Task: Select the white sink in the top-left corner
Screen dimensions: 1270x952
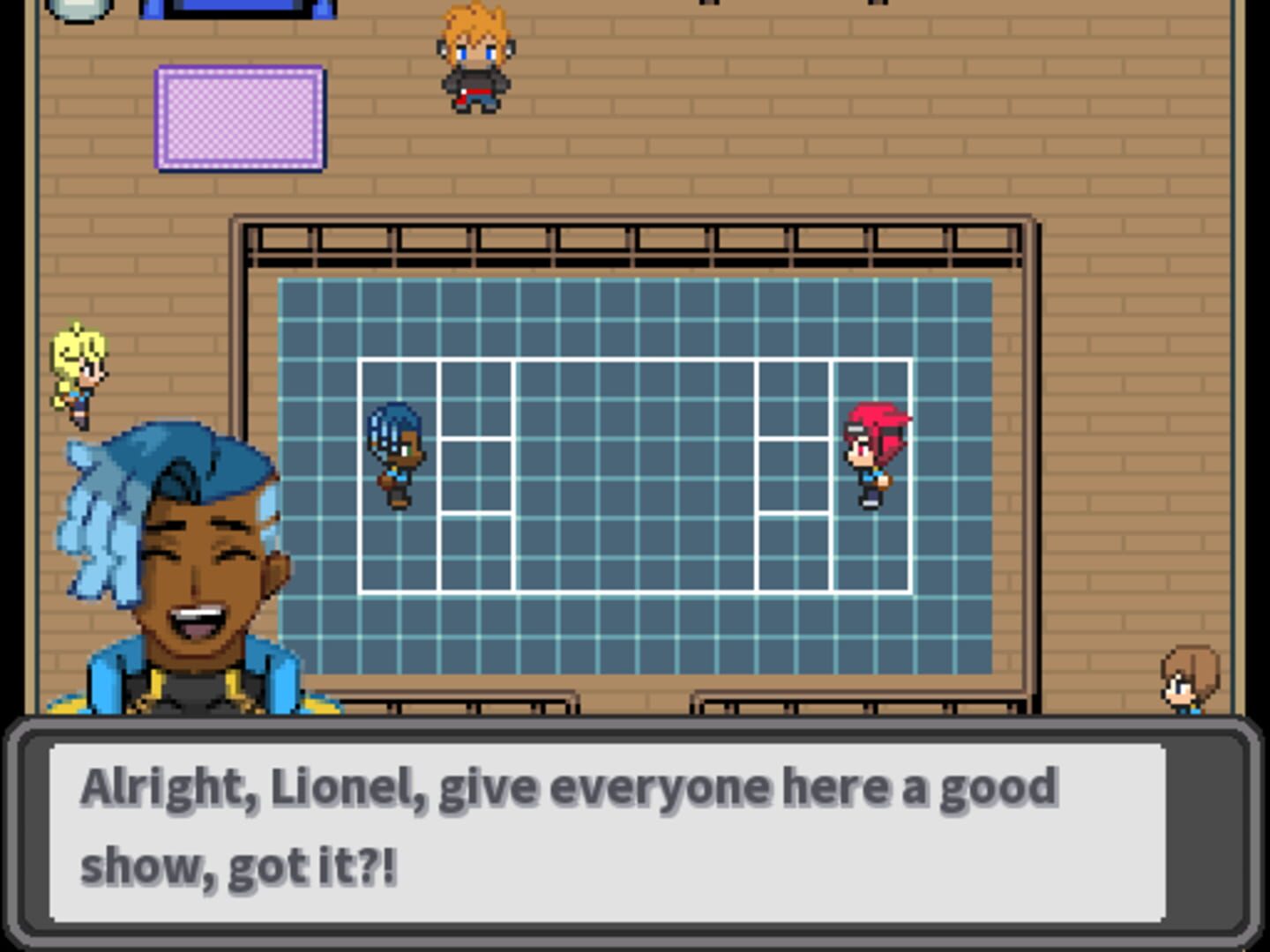Action: coord(79,9)
